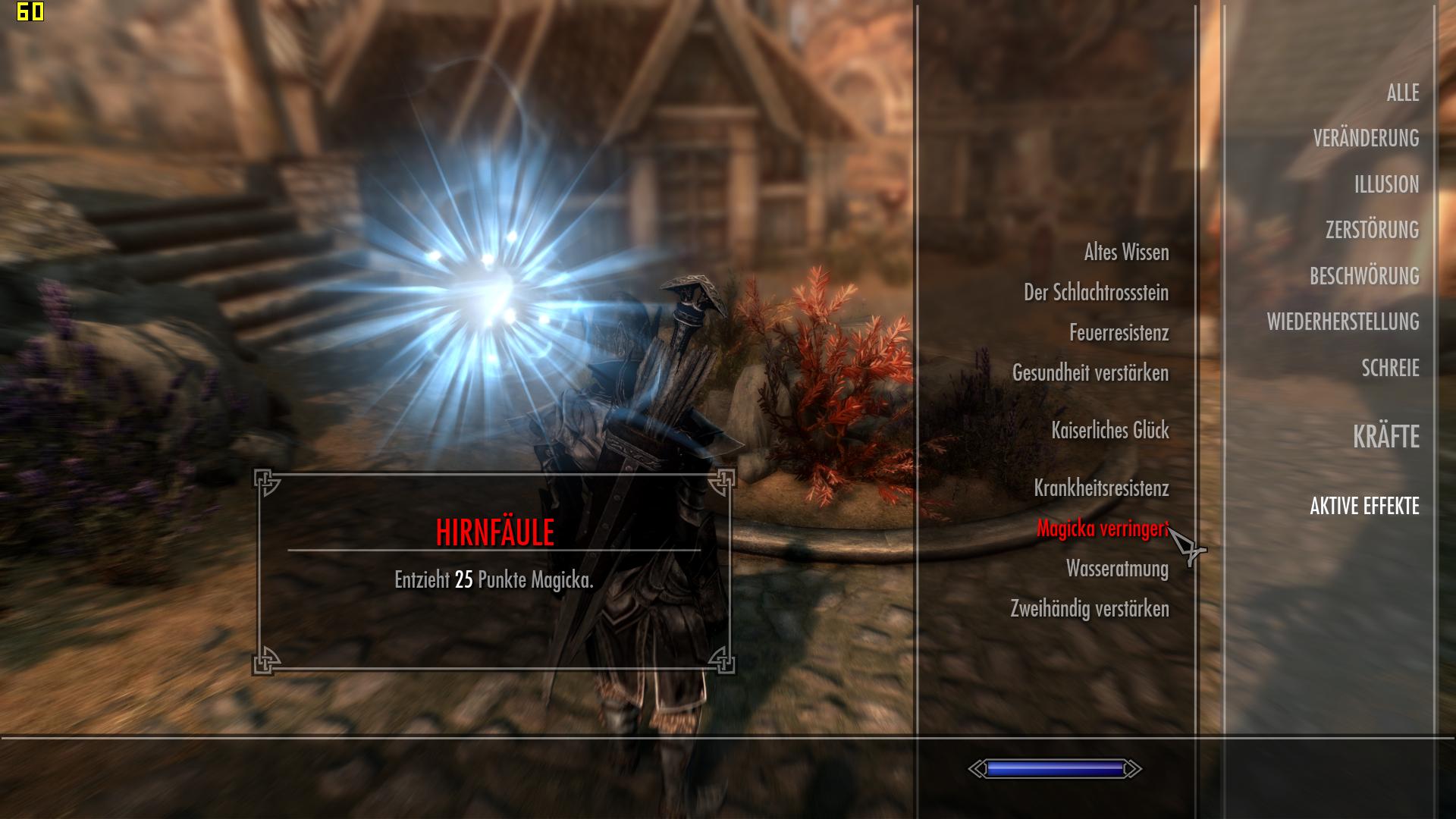Select Zweihändig verstärken effect
1456x819 pixels.
[x=1089, y=609]
